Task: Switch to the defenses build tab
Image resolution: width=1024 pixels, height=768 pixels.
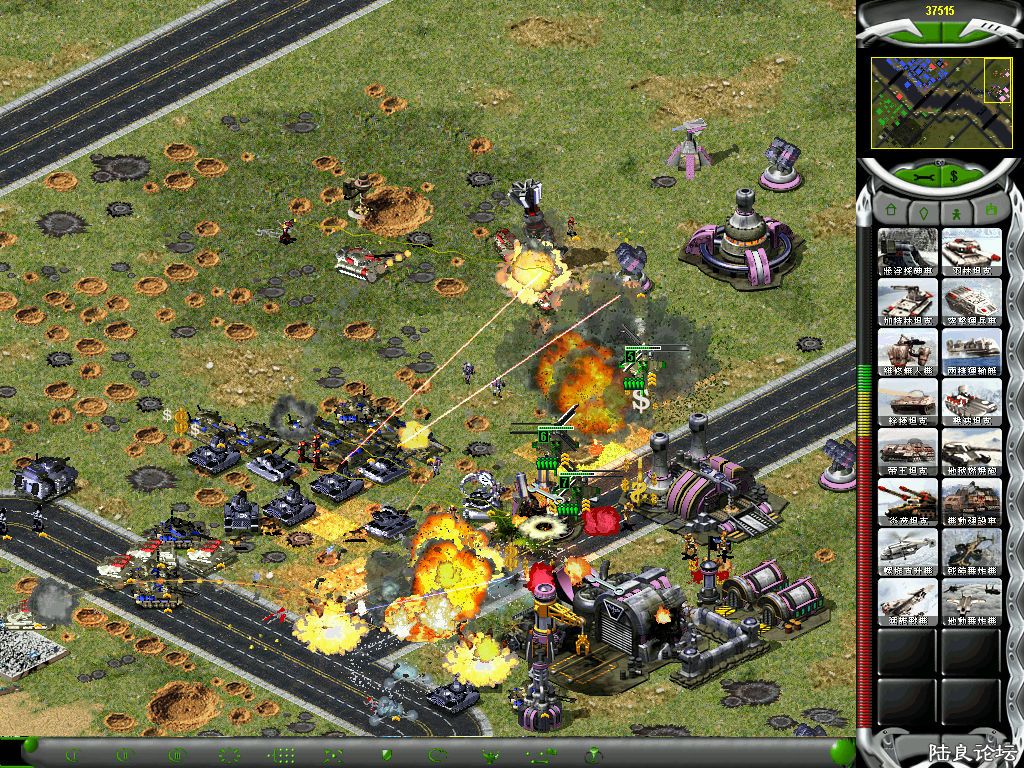Action: [x=920, y=213]
